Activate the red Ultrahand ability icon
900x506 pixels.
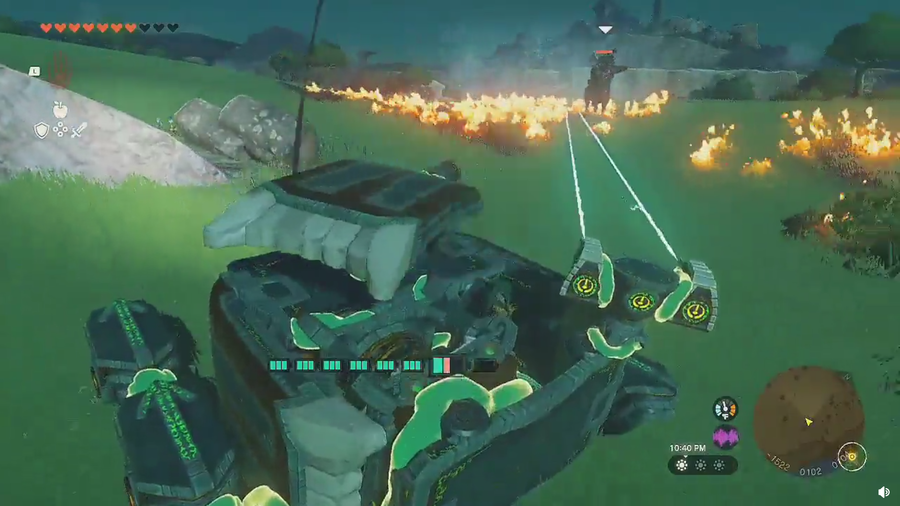pos(60,70)
